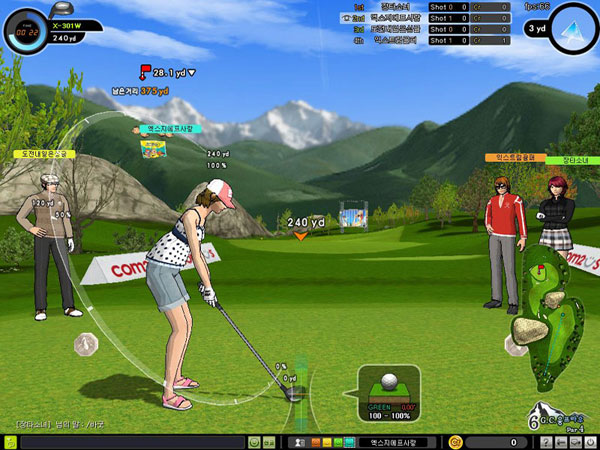This screenshot has width=600, height=450.
Task: Toggle the pin distance 28.1 yd dropdown arrow
Action: tap(192, 72)
